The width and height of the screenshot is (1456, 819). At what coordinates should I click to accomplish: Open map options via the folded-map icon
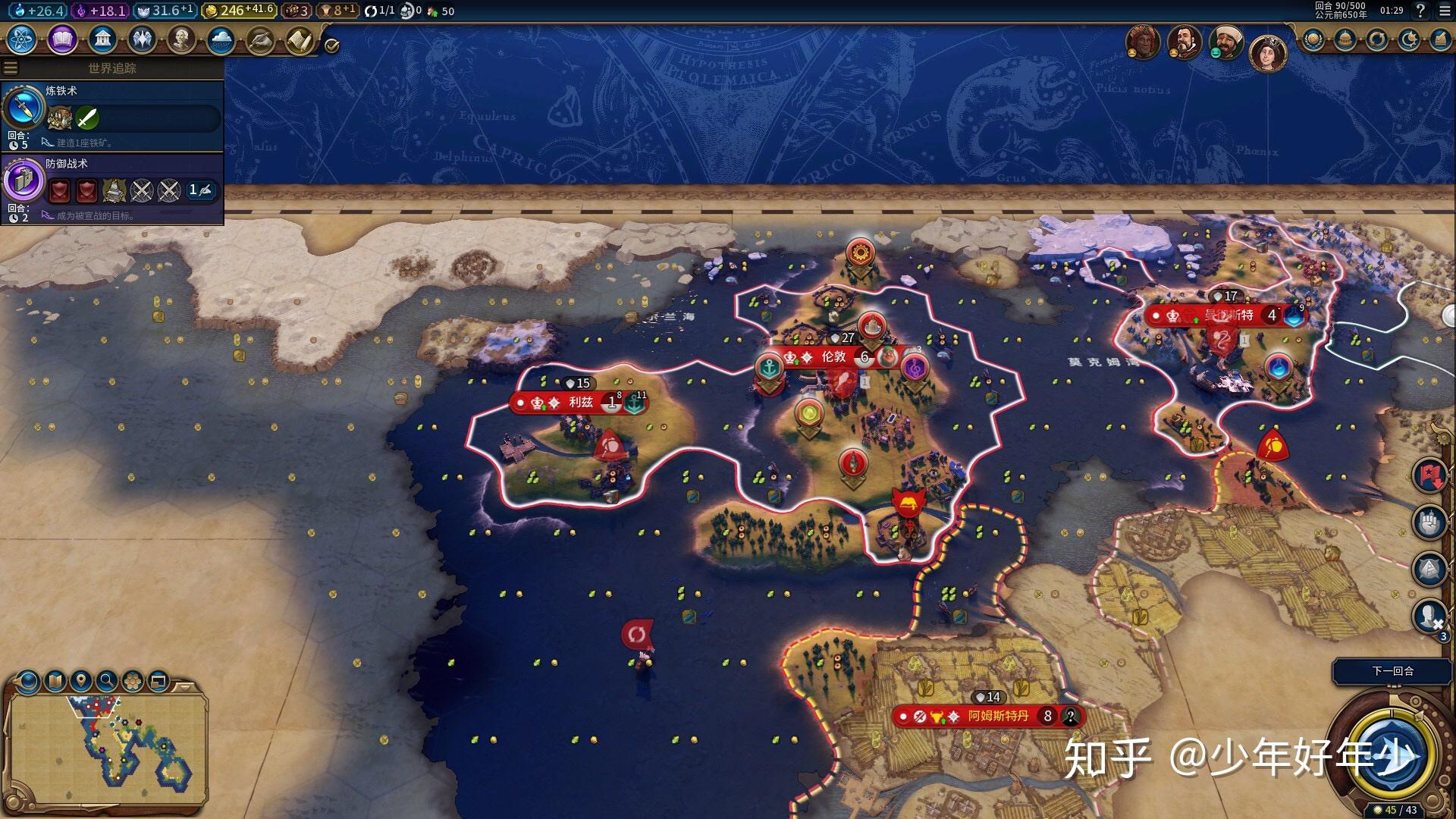coord(55,681)
